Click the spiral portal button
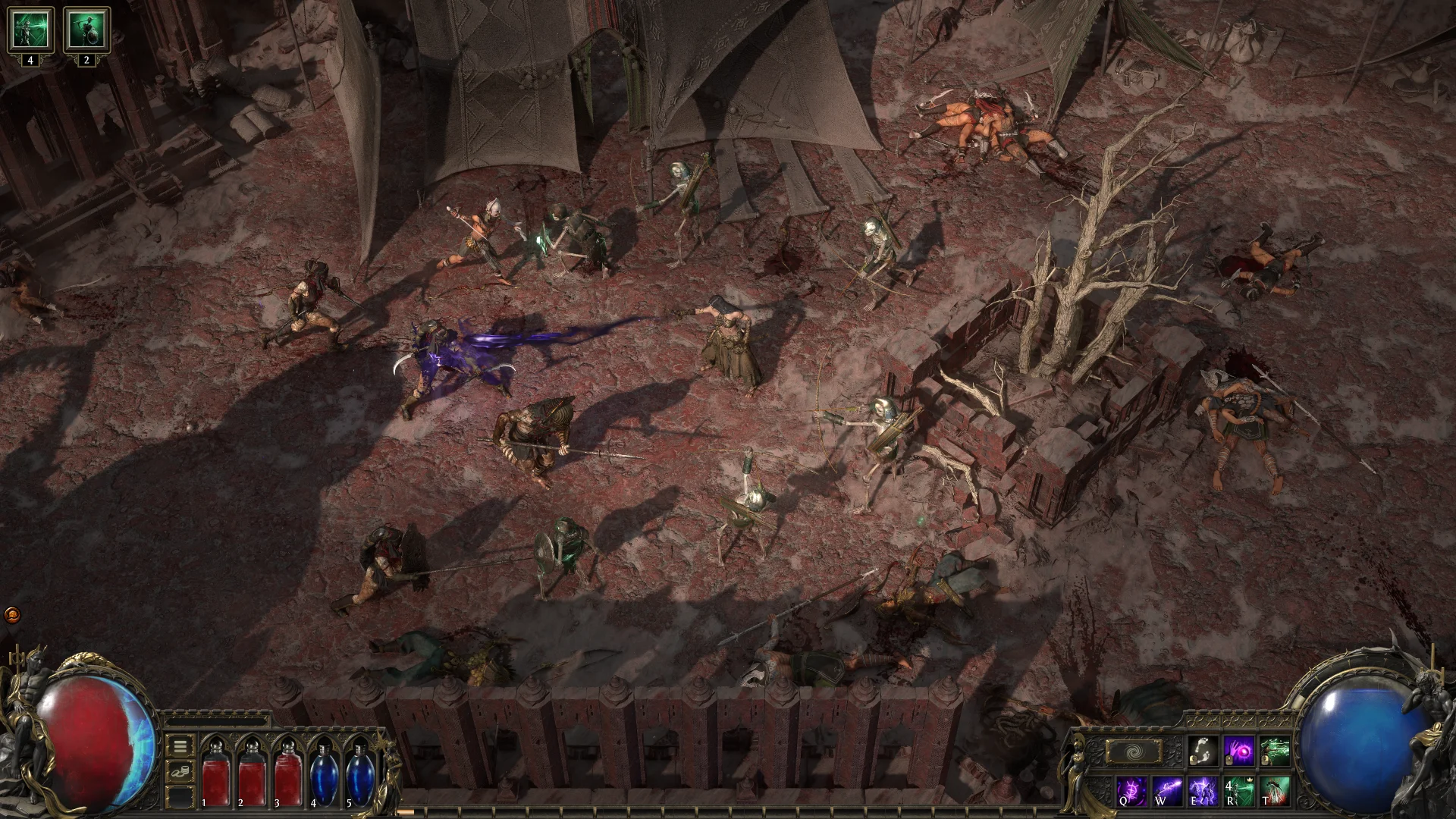 [x=1133, y=752]
